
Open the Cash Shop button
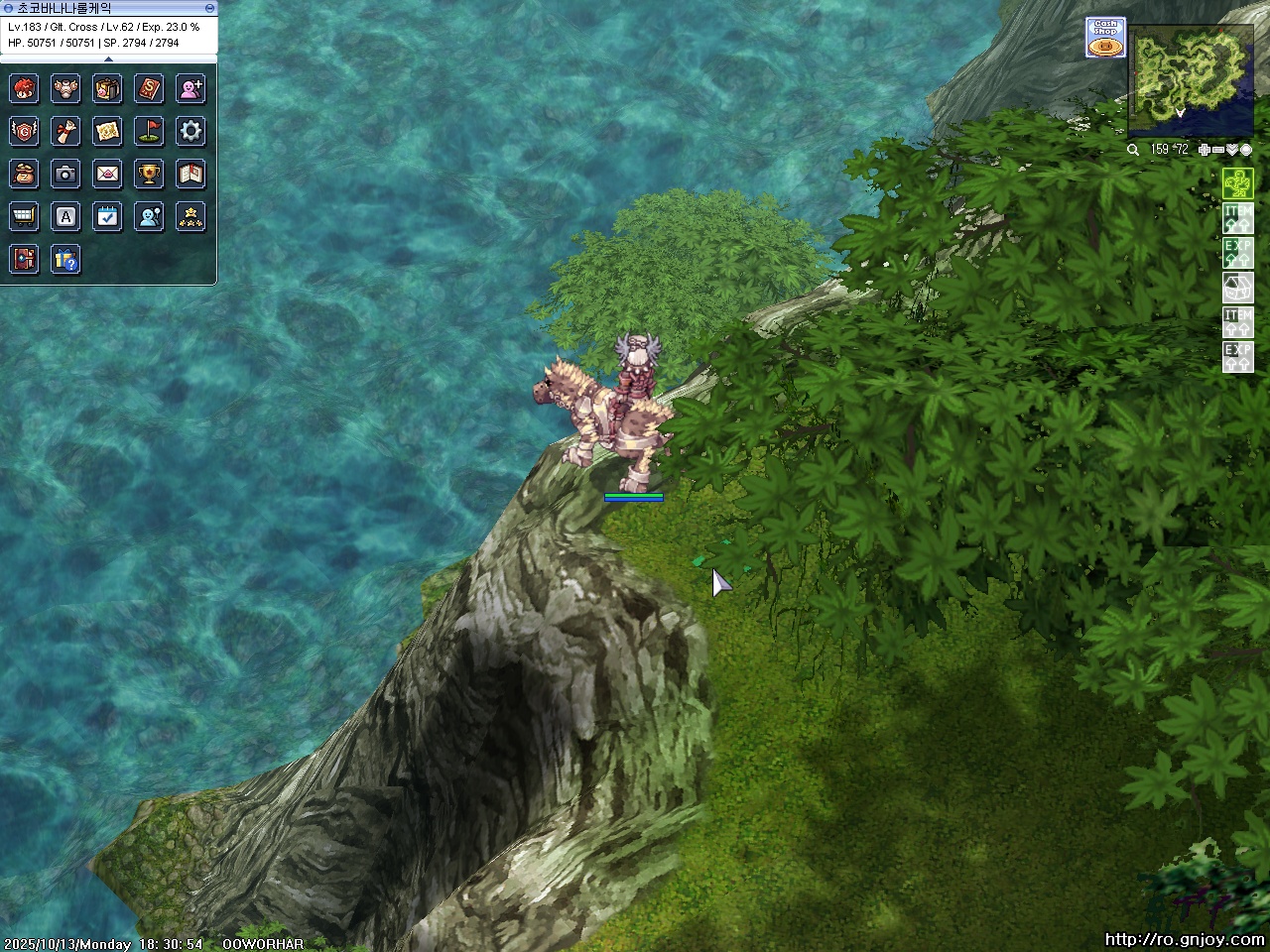1105,38
